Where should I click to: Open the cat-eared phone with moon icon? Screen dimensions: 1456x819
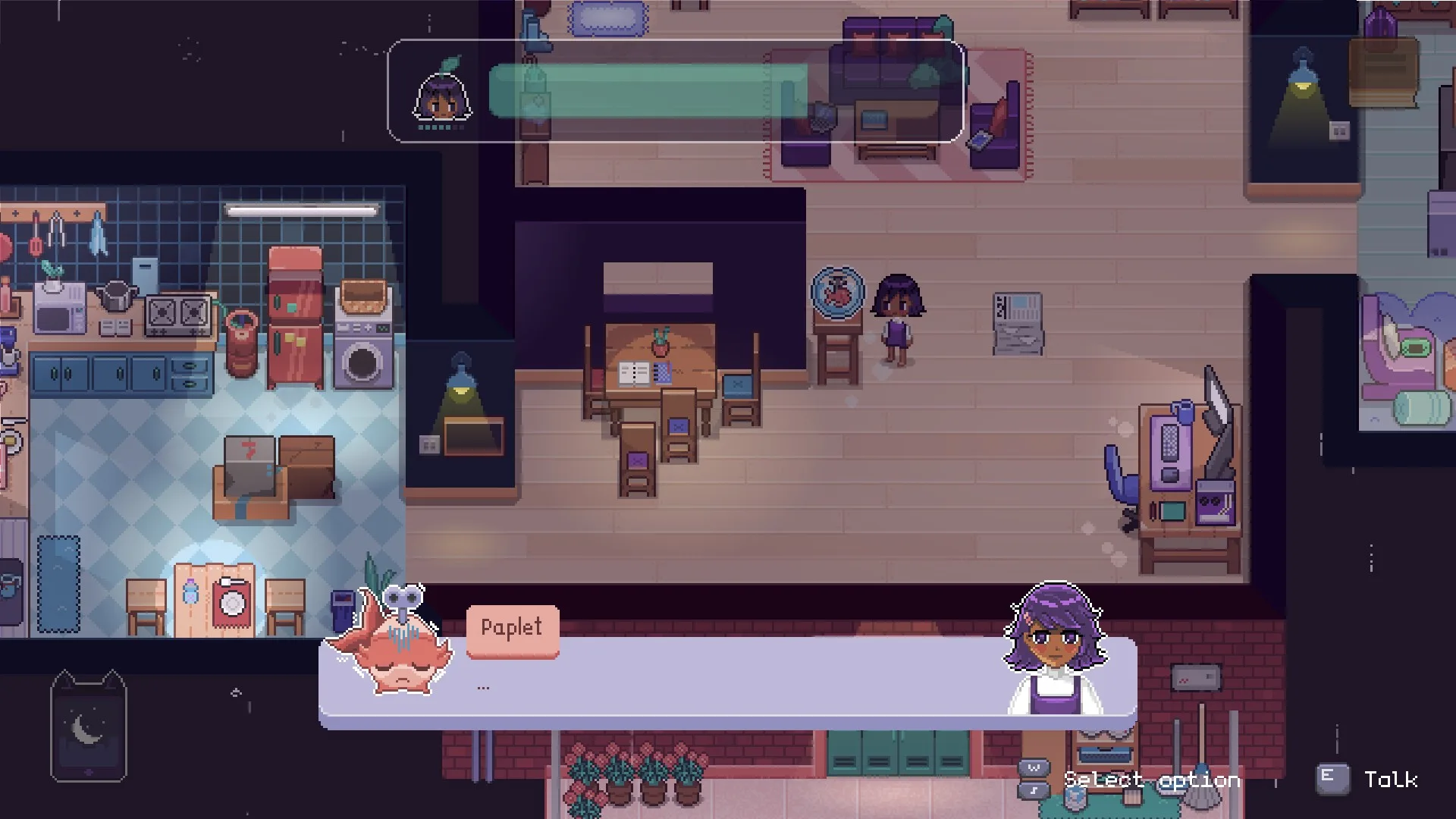[88, 726]
